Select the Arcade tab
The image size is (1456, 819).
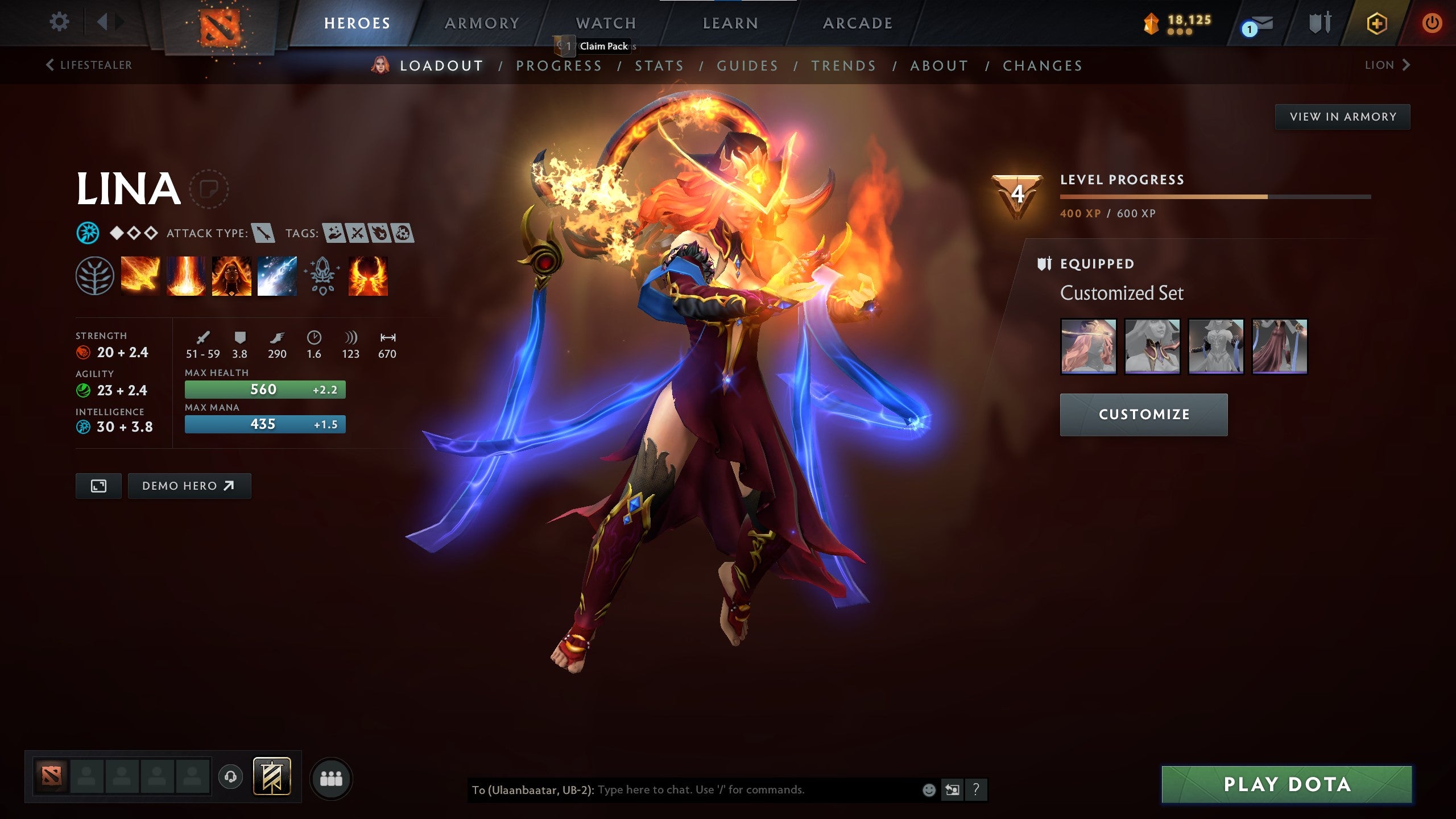click(x=858, y=23)
